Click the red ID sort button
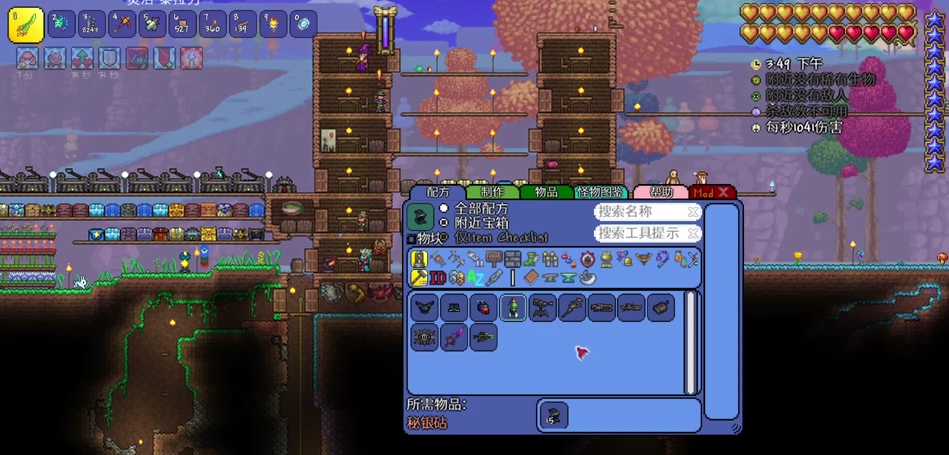The width and height of the screenshot is (949, 455). click(438, 277)
